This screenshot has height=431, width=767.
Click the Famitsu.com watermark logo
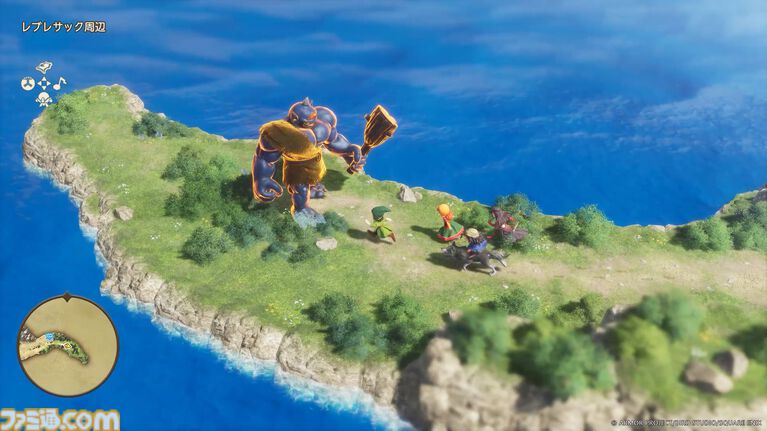tap(60, 419)
